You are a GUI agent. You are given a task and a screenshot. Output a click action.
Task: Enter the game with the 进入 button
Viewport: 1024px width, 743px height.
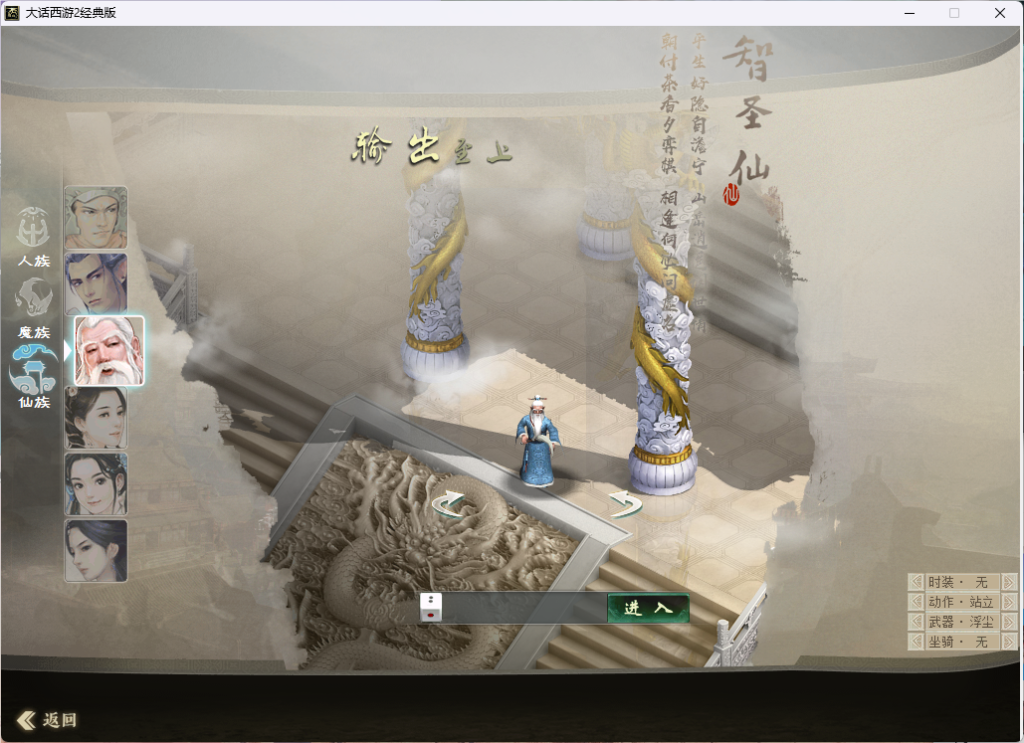click(648, 608)
